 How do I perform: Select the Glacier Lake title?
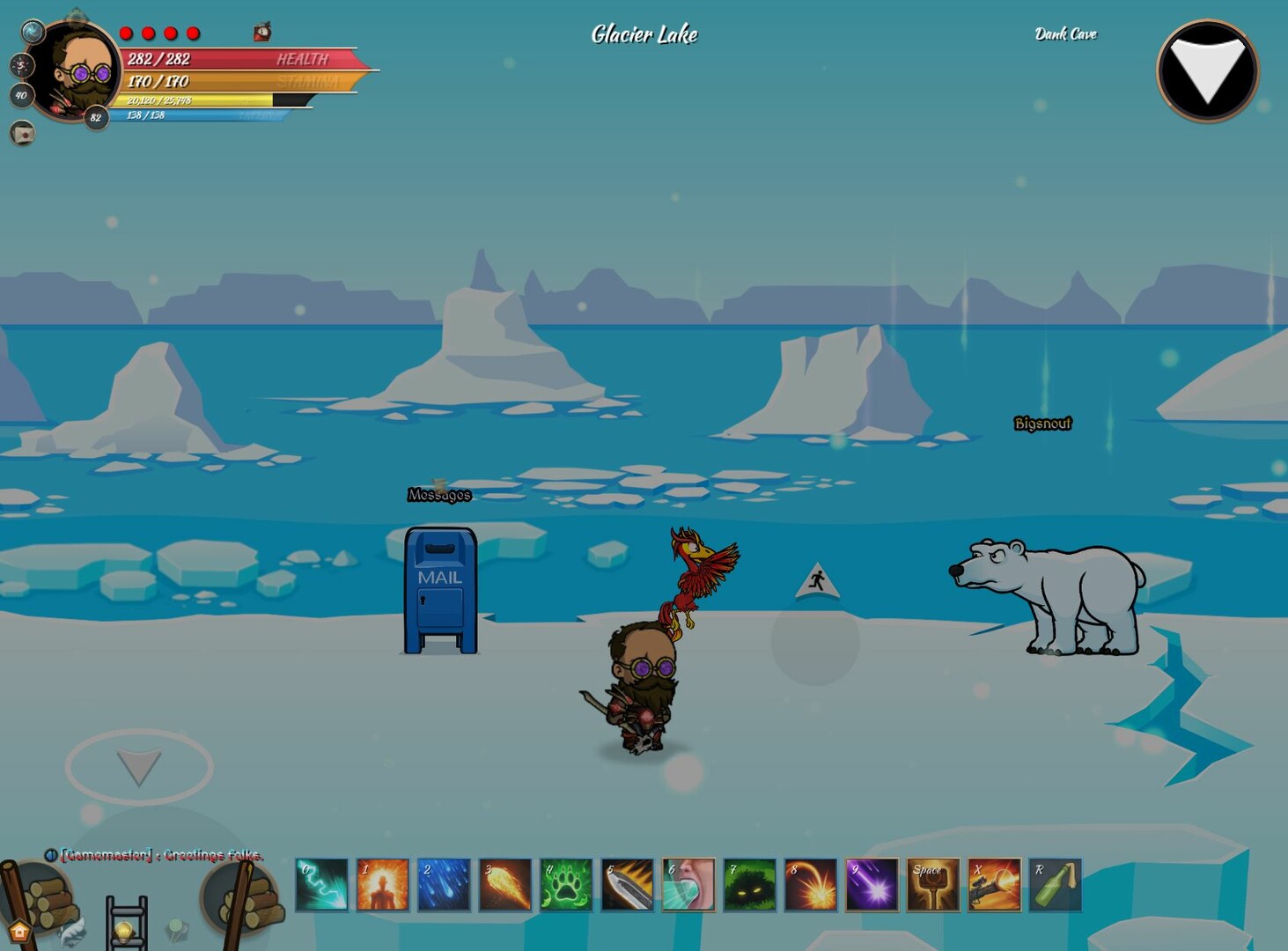643,35
